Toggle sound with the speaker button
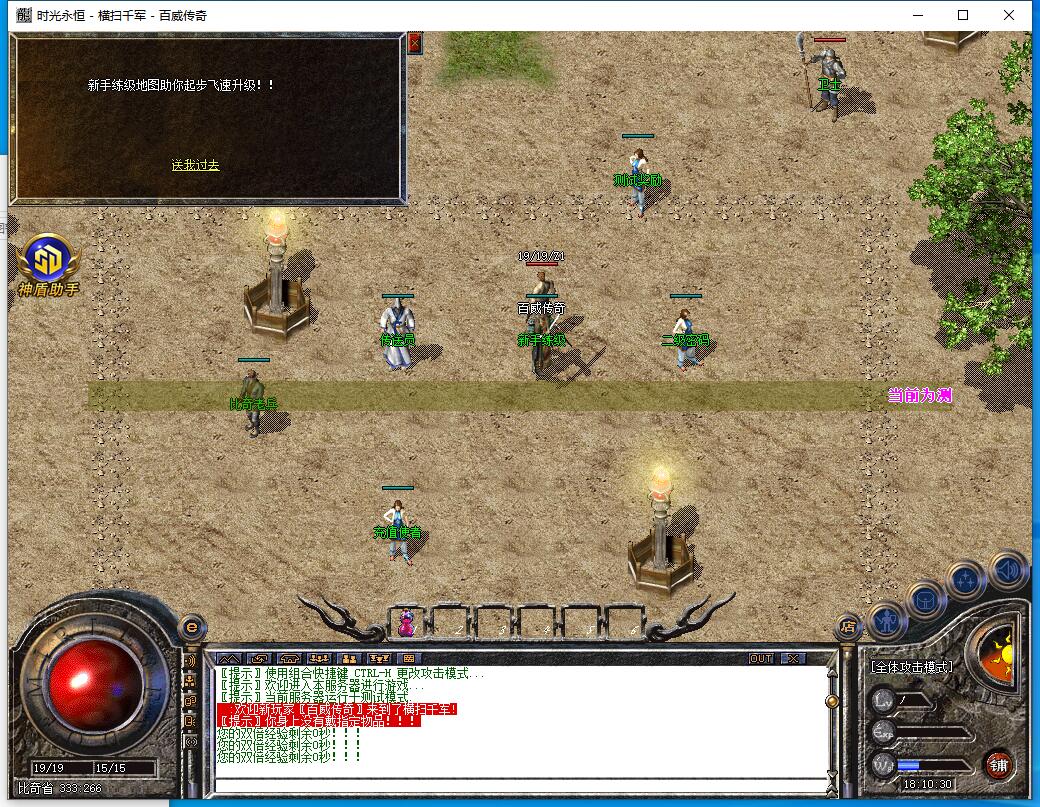Viewport: 1040px width, 807px height. point(1007,569)
